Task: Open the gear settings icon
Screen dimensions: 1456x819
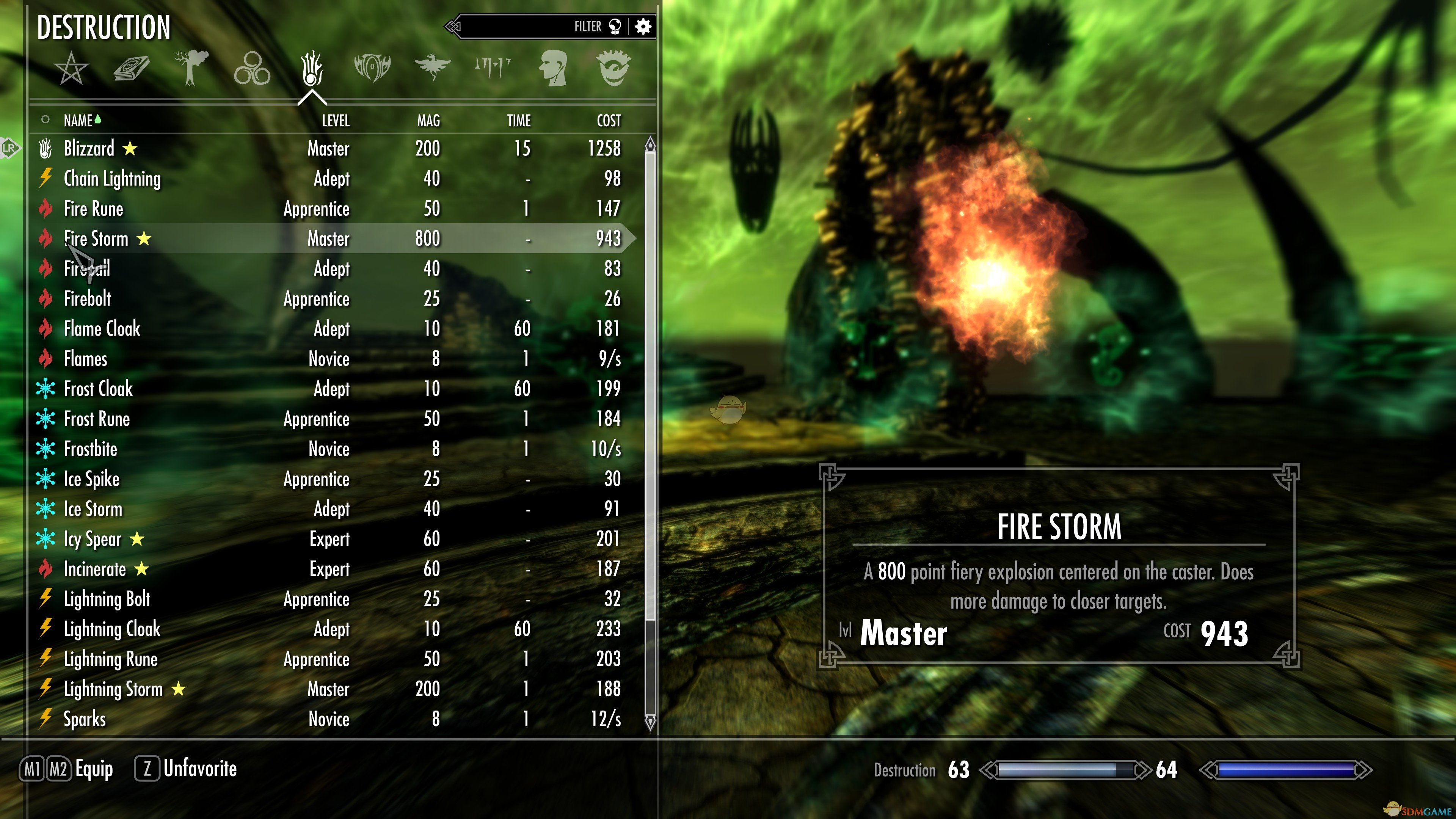Action: [x=643, y=27]
